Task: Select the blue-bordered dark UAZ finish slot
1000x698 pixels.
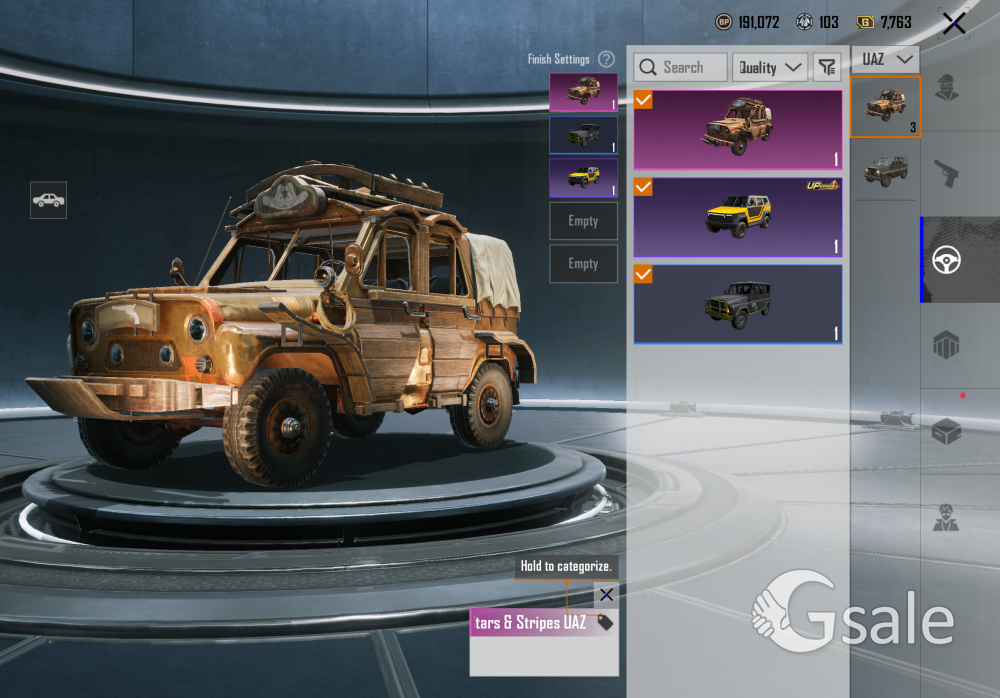Action: (583, 135)
